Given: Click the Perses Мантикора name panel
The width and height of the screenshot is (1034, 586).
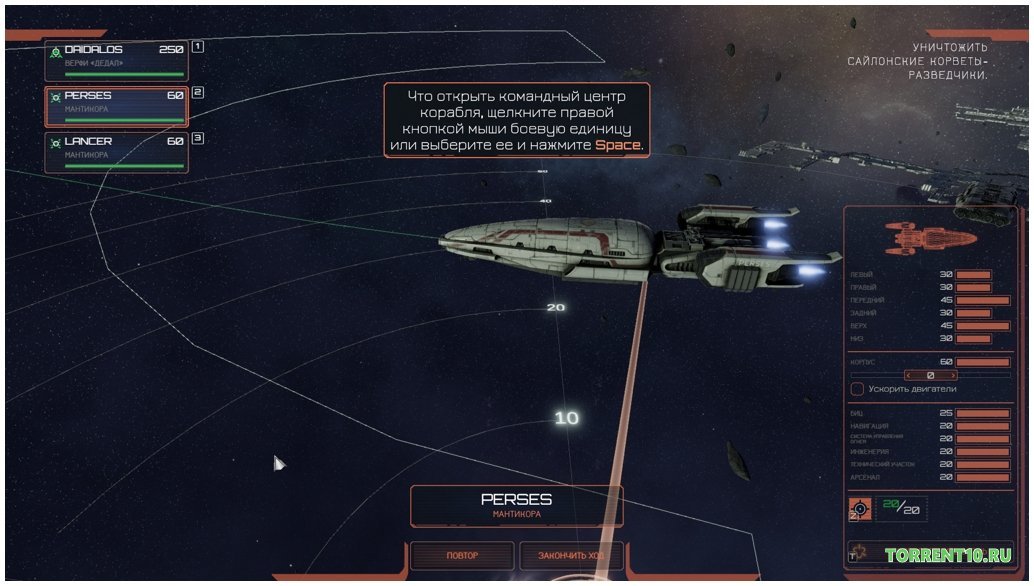Looking at the screenshot, I should coord(516,505).
